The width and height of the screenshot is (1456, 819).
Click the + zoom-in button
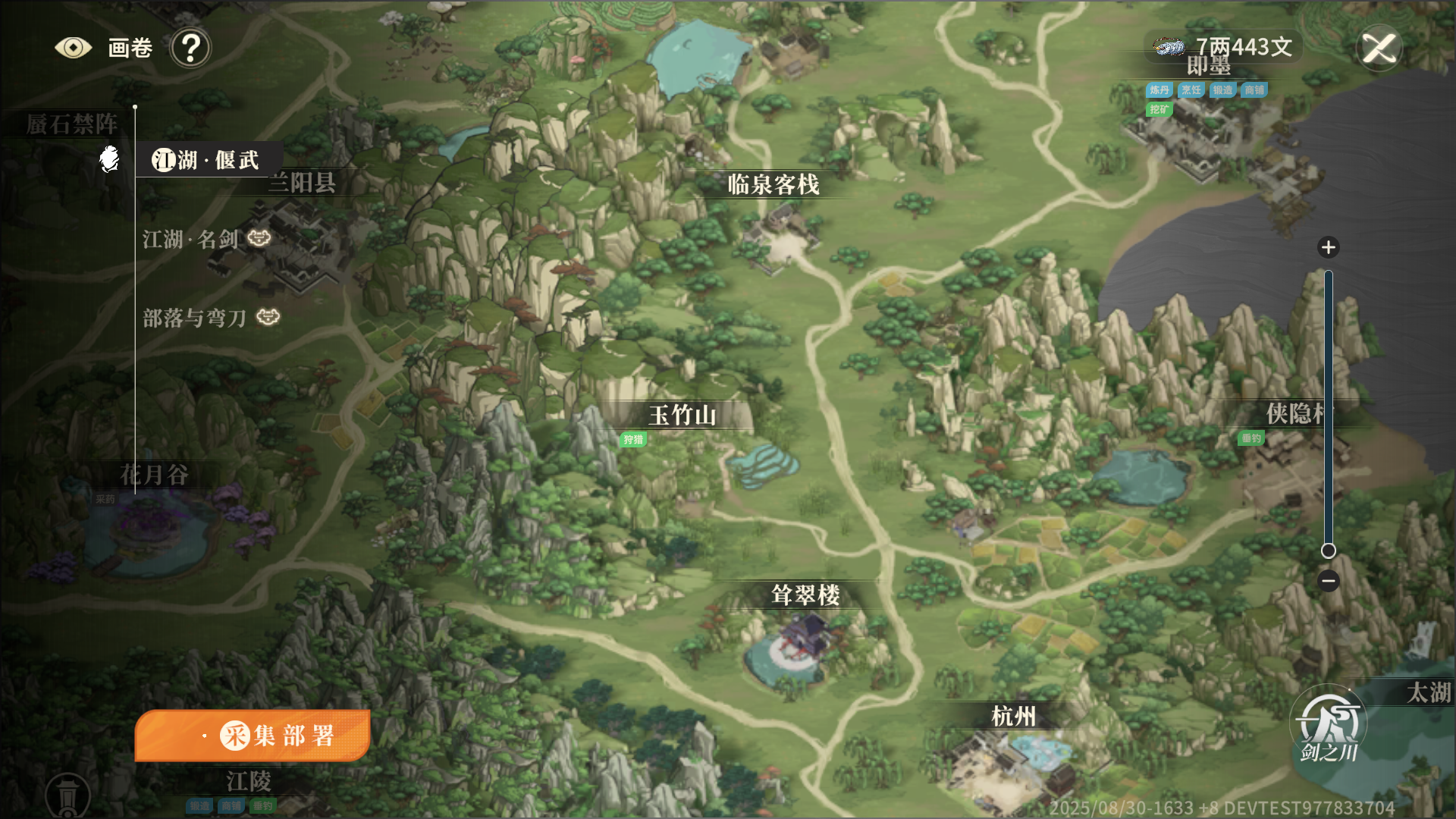(x=1328, y=247)
